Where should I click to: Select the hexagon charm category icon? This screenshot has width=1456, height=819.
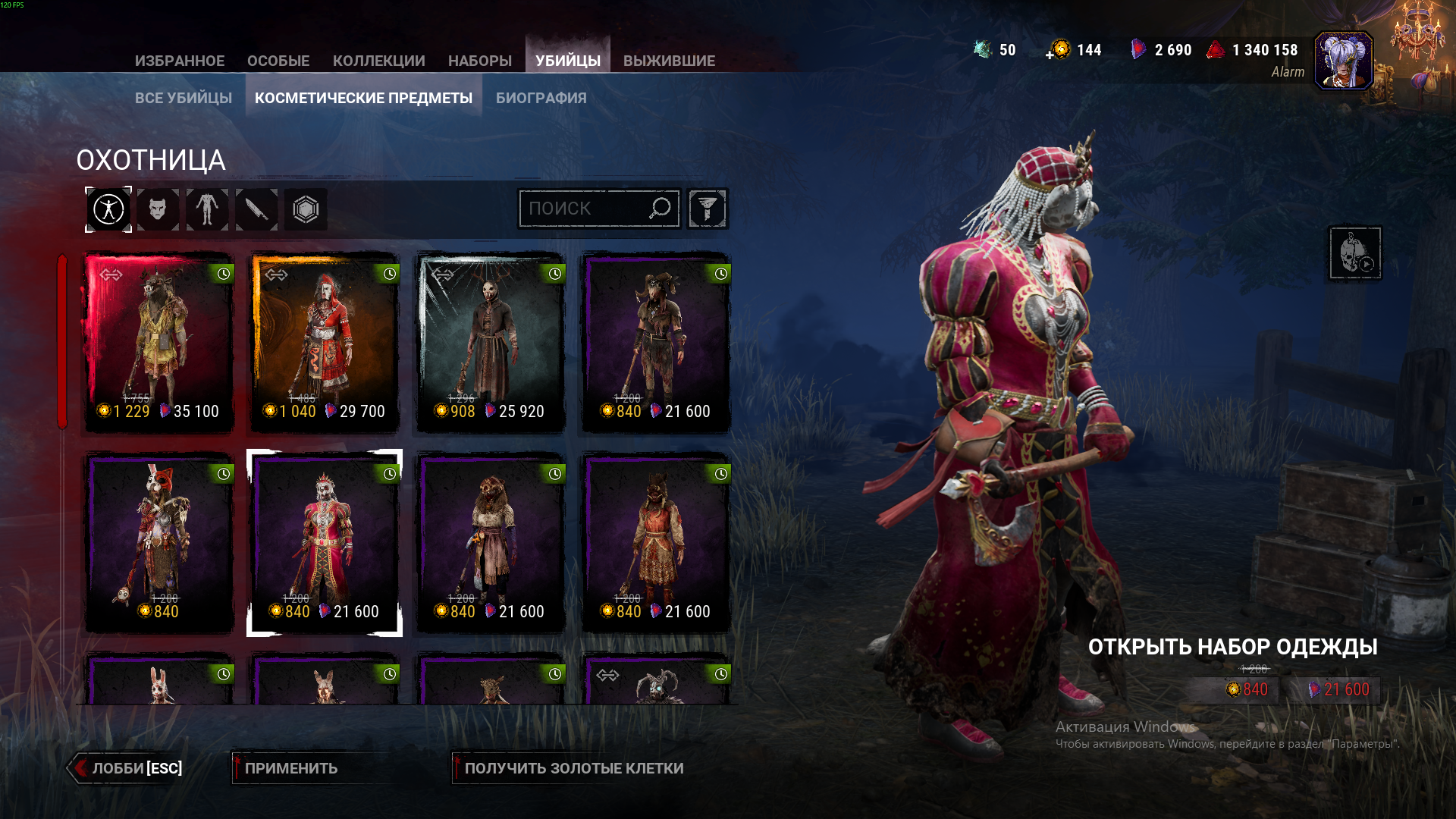point(306,209)
